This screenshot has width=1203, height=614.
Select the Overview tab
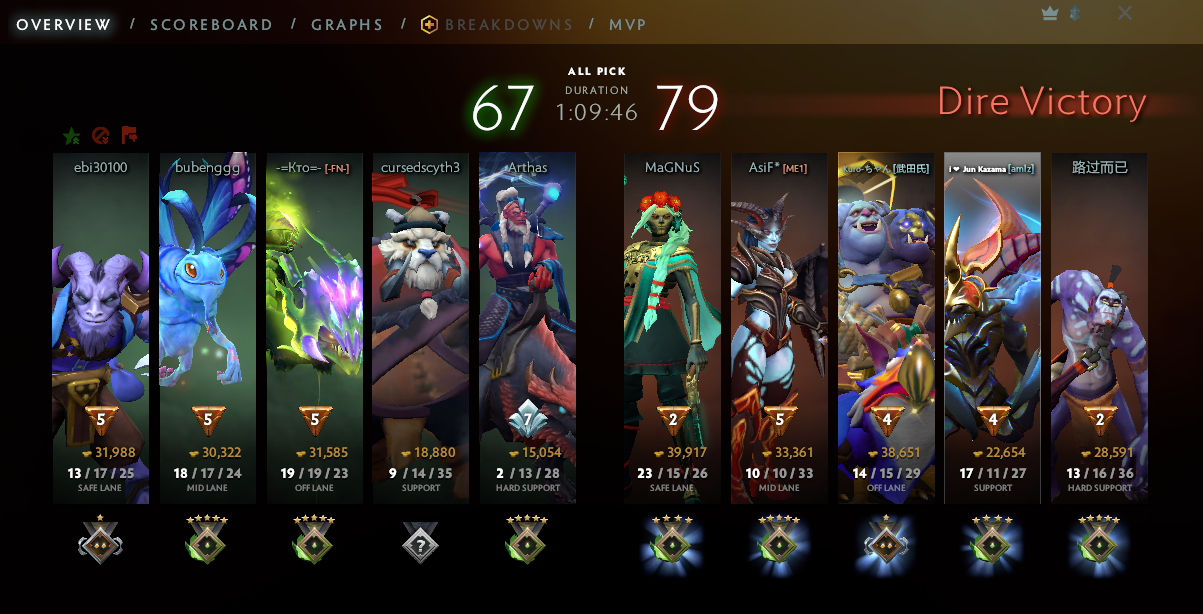tap(64, 25)
